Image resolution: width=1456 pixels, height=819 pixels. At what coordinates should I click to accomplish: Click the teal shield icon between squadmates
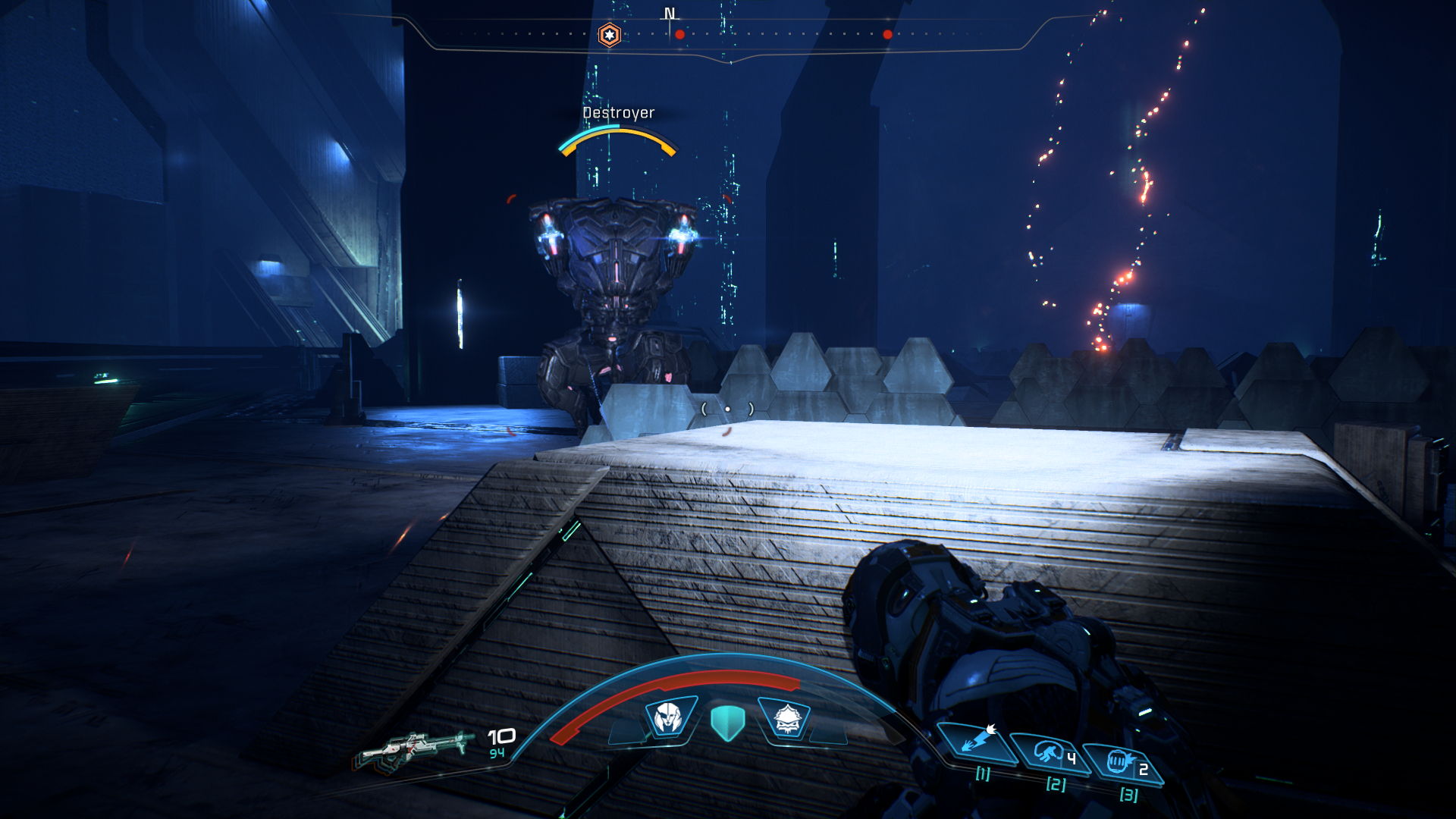pyautogui.click(x=727, y=722)
